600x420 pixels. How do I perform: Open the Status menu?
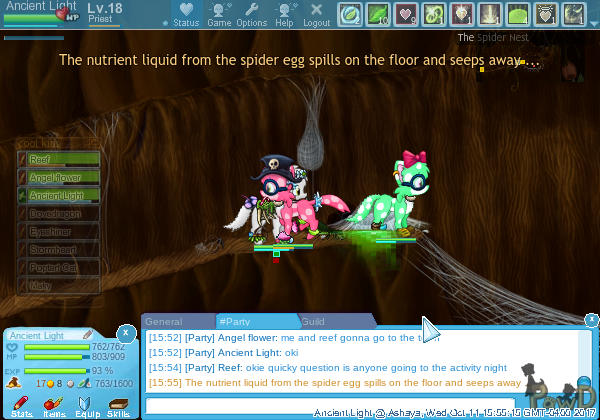(x=185, y=14)
